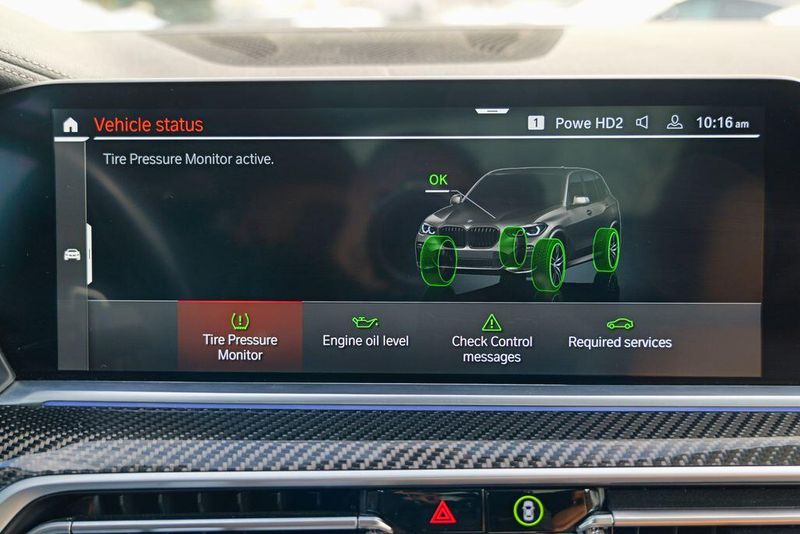Click the car icon on the side tab
800x534 pixels.
click(73, 254)
